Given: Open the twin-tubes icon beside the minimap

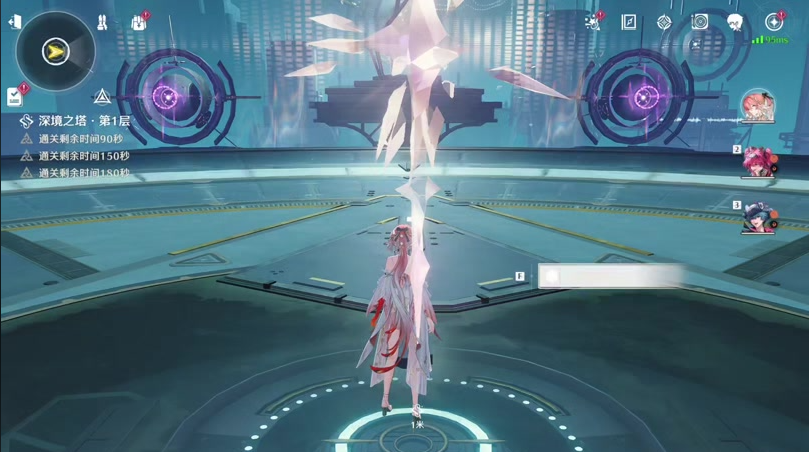Looking at the screenshot, I should pyautogui.click(x=102, y=22).
